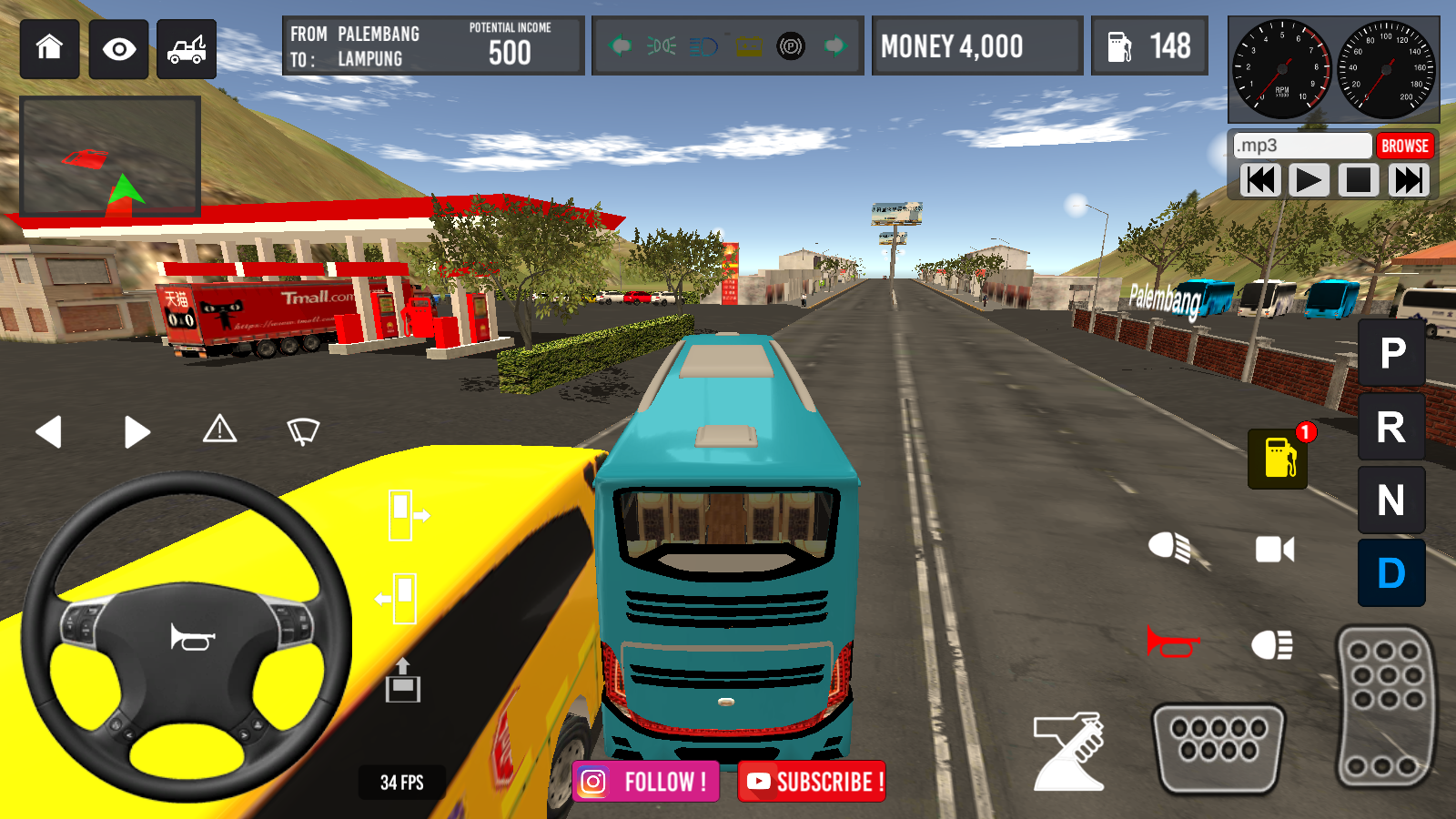Tap the yellow fuel pump refuel icon
The width and height of the screenshot is (1456, 819).
[1279, 458]
